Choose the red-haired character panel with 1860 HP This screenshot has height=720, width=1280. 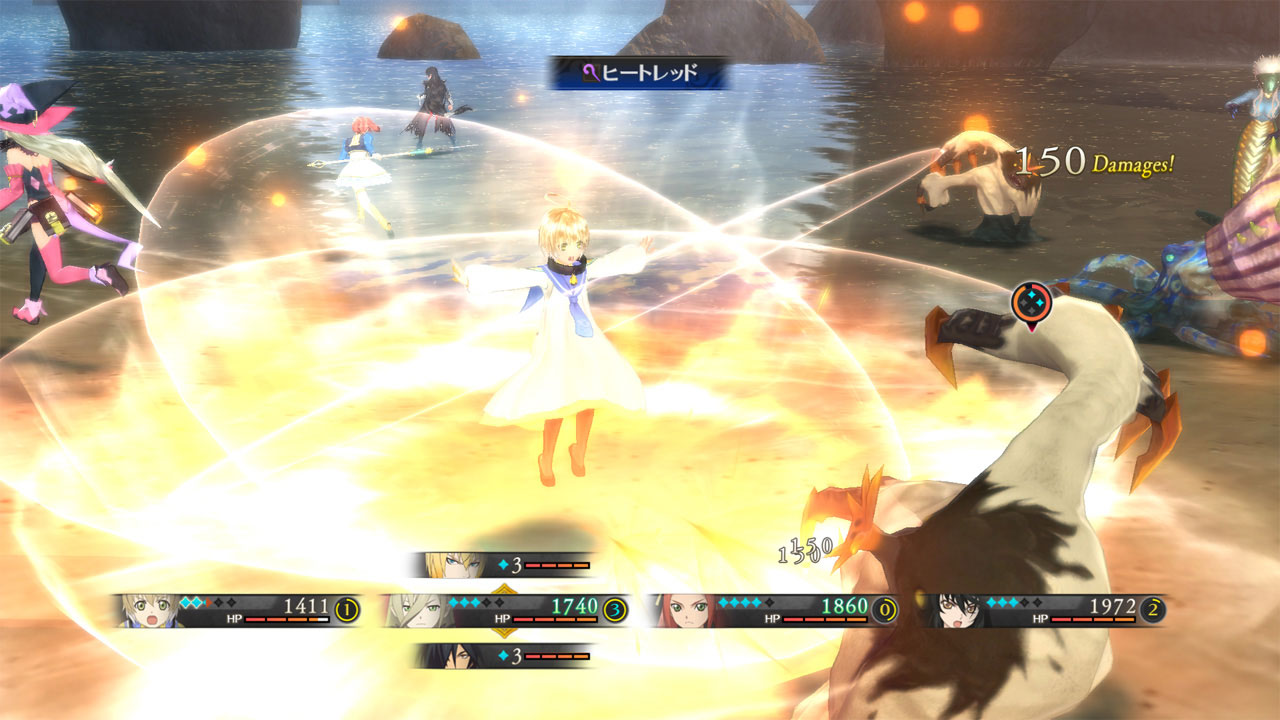(772, 610)
